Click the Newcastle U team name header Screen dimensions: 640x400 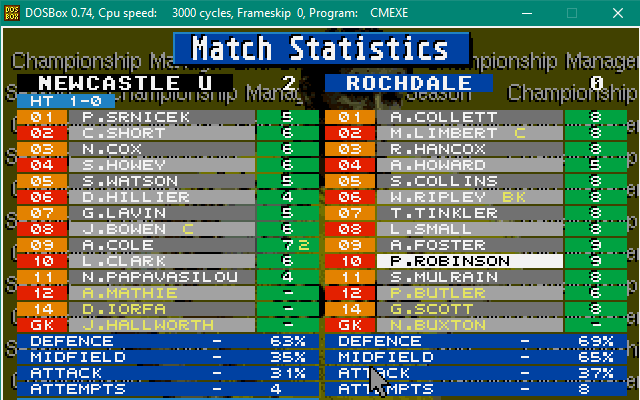click(125, 83)
